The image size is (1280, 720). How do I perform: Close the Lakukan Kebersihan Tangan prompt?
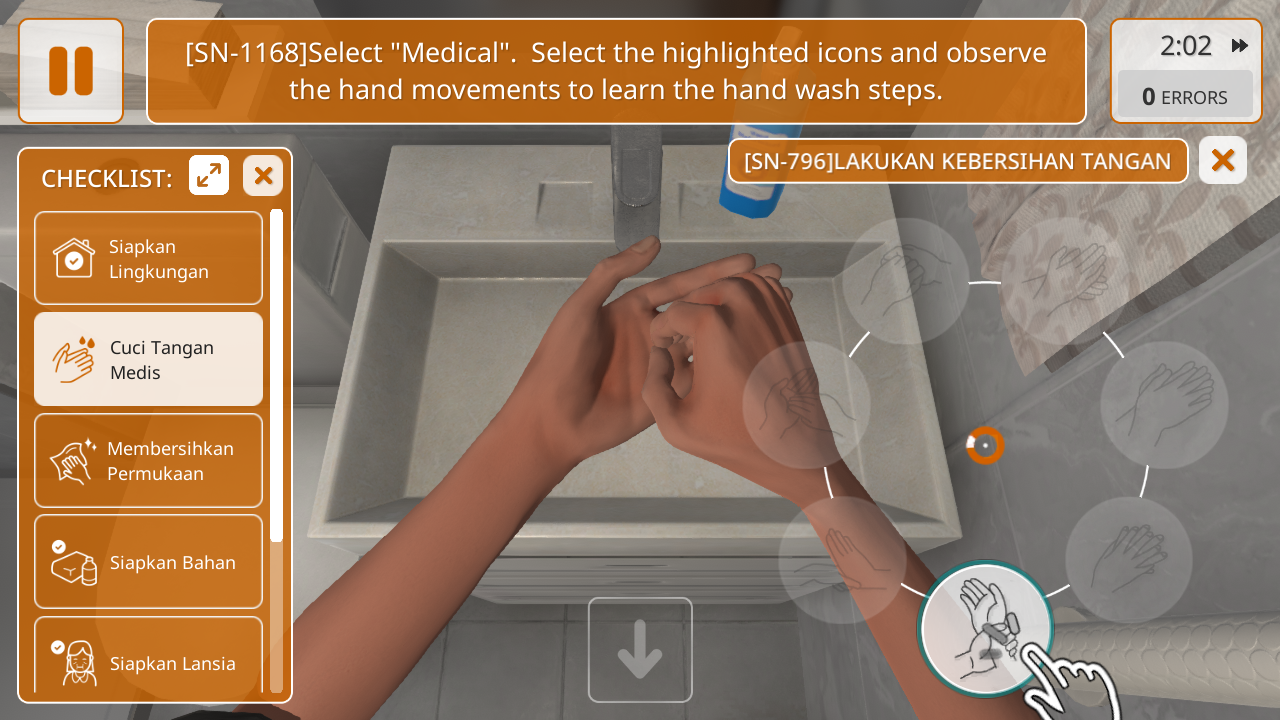coord(1222,160)
